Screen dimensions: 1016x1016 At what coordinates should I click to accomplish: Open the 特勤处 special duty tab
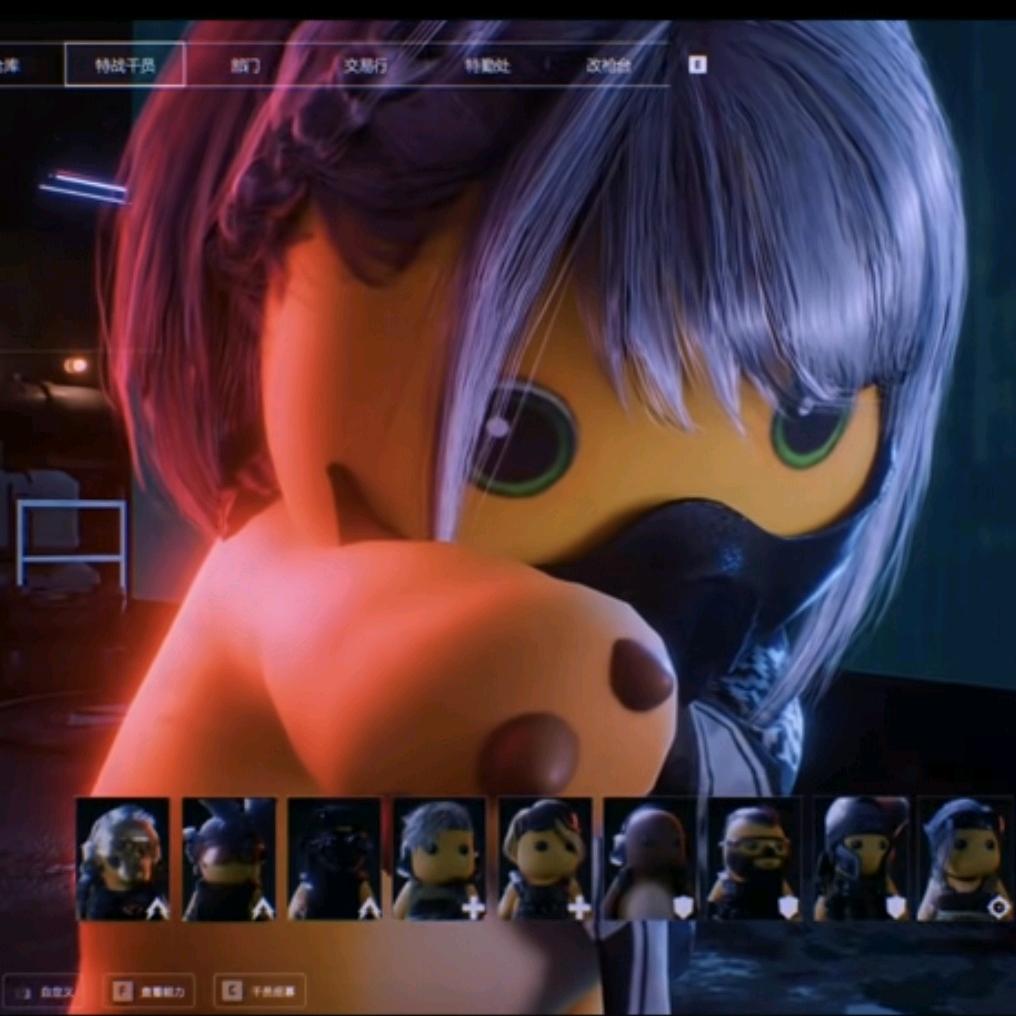click(x=487, y=66)
